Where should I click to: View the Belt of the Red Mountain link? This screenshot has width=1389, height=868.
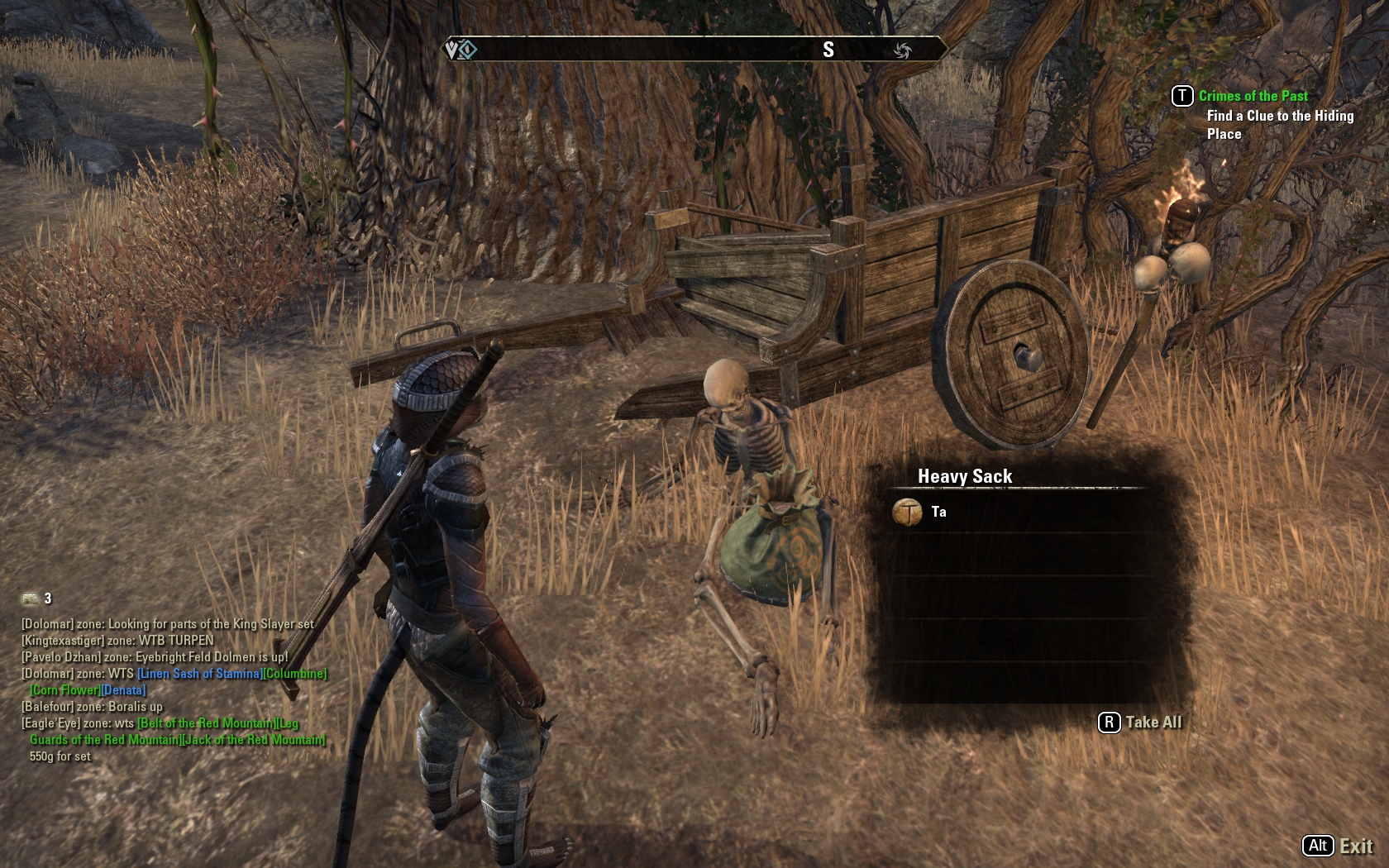[x=207, y=723]
